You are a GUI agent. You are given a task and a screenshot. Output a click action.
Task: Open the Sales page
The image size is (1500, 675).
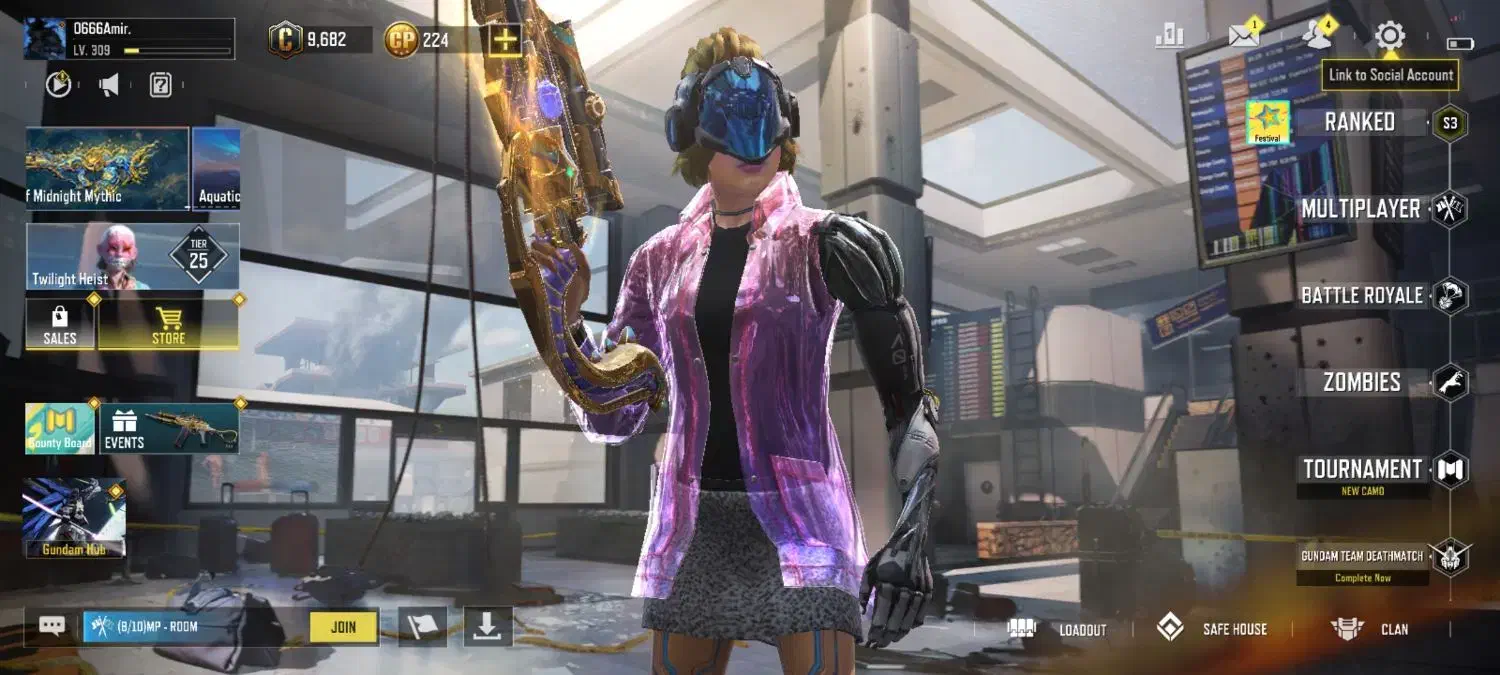pyautogui.click(x=60, y=325)
